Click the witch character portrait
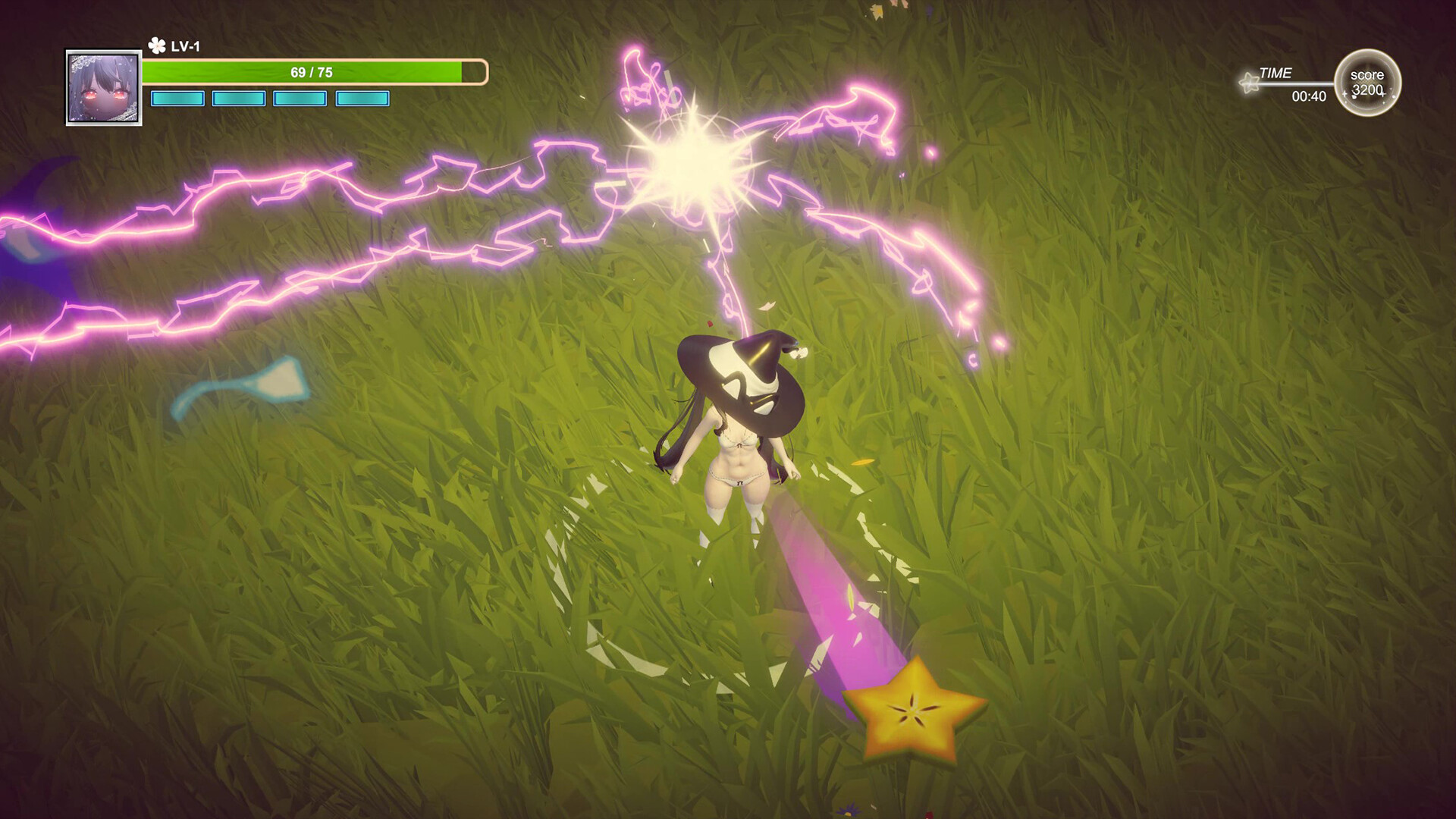1456x819 pixels. 104,88
